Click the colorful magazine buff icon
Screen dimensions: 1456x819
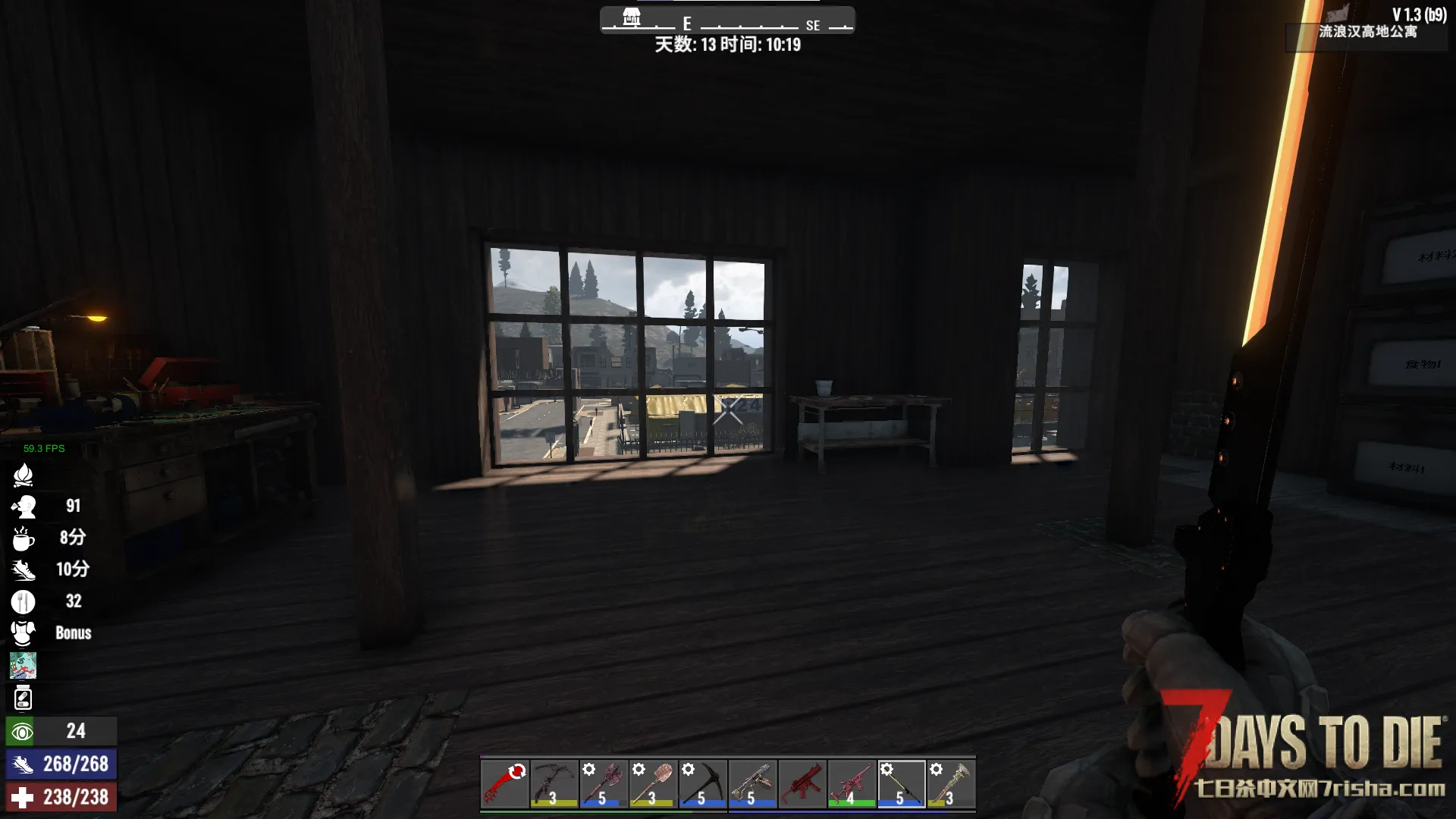coord(23,665)
